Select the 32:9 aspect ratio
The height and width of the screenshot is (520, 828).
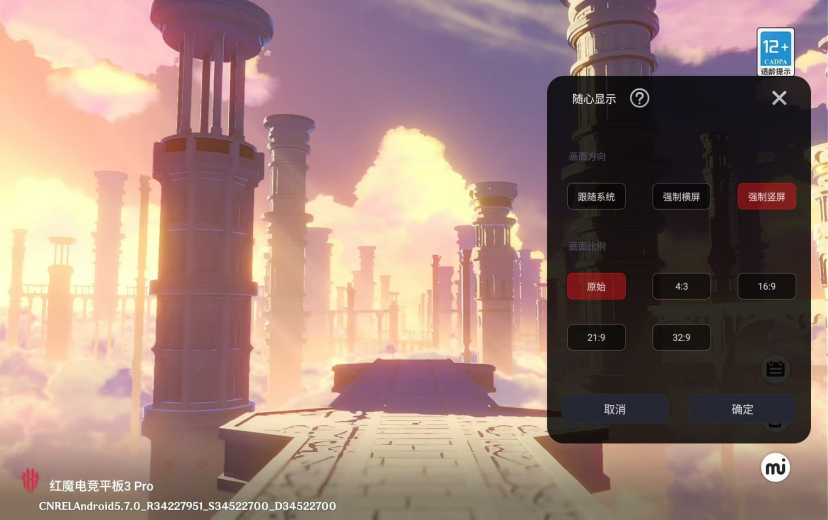(x=681, y=338)
